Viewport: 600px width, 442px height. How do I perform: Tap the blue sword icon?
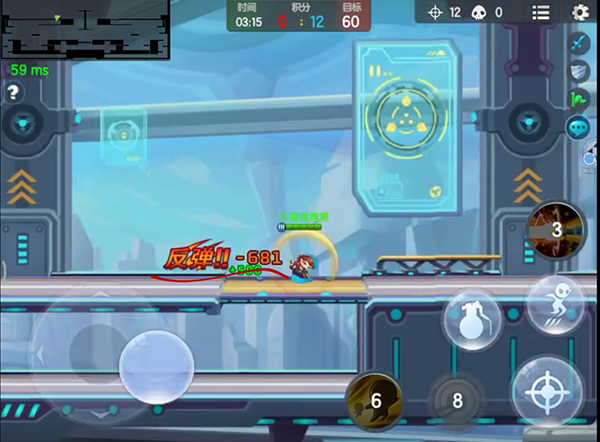579,44
